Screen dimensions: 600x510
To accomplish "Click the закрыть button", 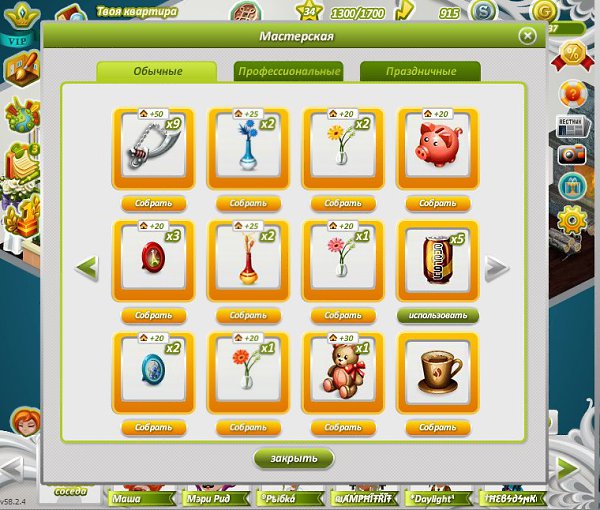I will pos(293,458).
